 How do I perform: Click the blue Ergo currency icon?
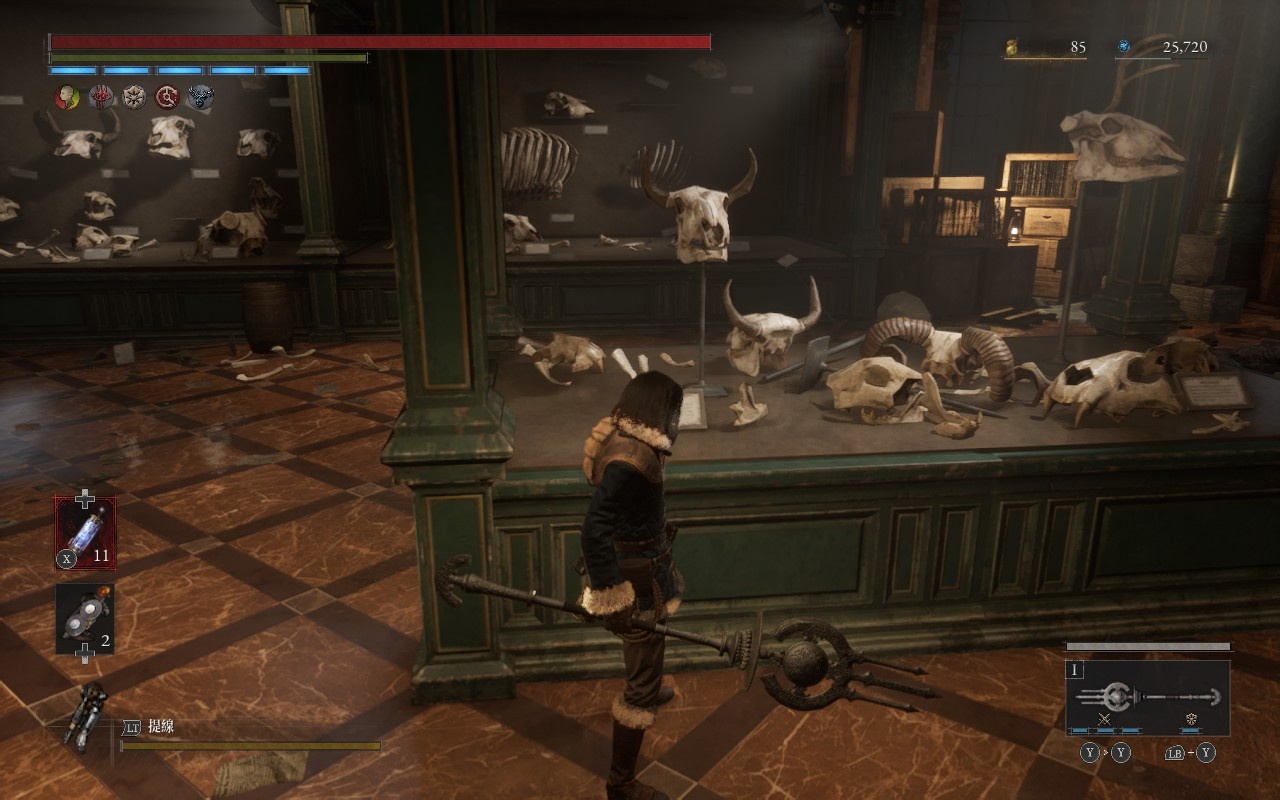[1124, 46]
